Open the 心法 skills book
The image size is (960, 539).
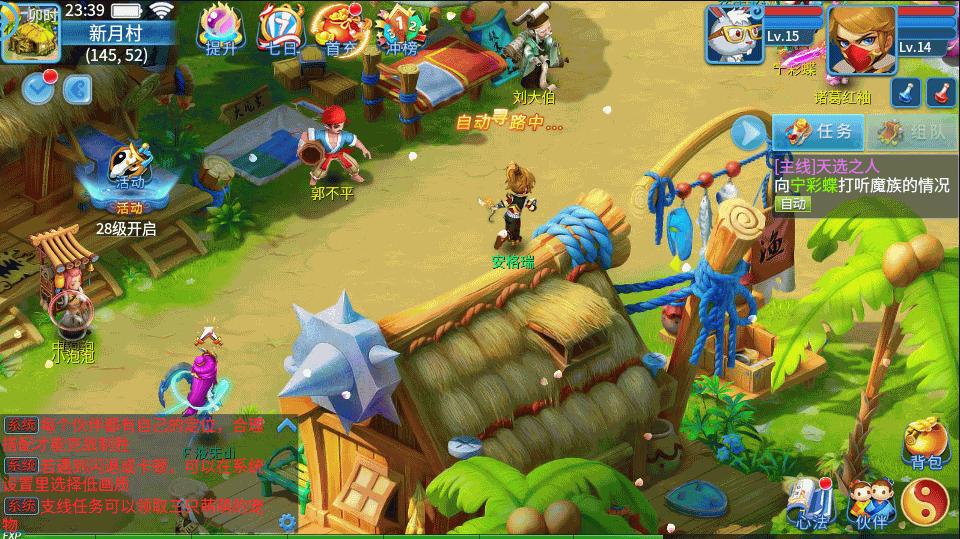812,500
